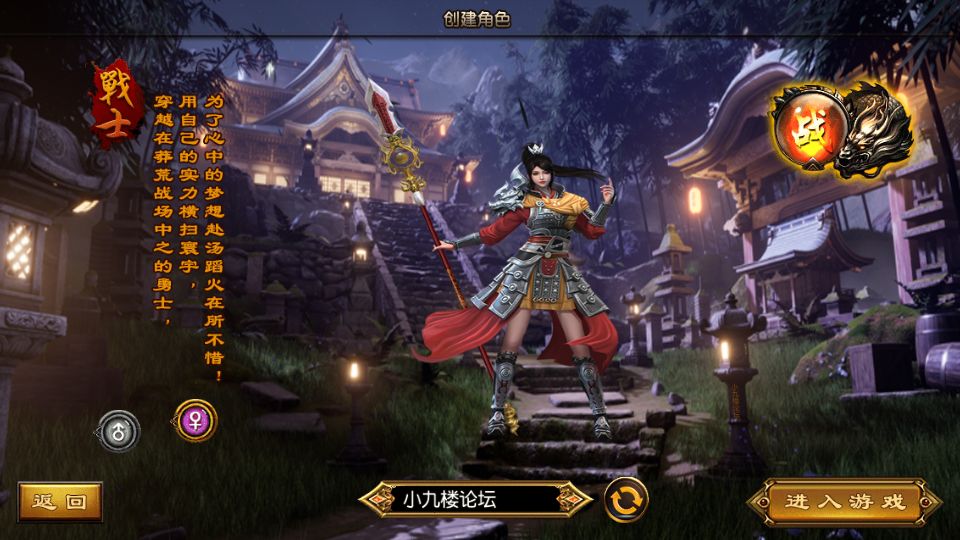The image size is (960, 540).
Task: Choose the female gender icon
Action: 194,419
